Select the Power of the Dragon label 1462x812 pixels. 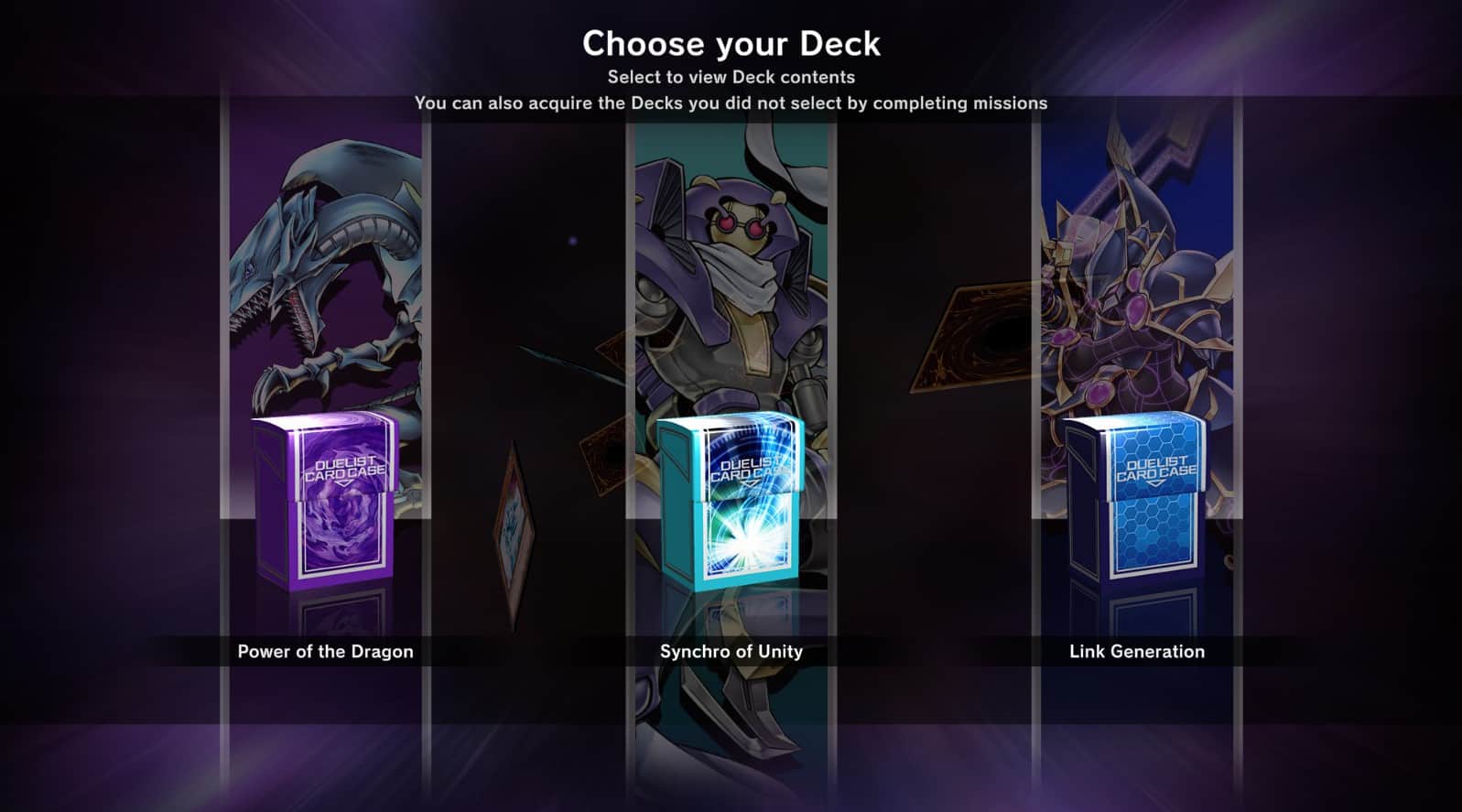[x=325, y=652]
